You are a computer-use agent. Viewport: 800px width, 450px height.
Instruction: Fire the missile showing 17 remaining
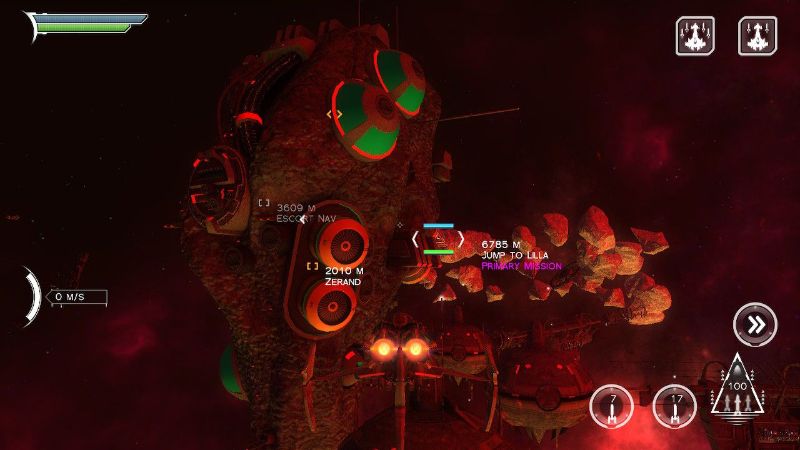[675, 406]
